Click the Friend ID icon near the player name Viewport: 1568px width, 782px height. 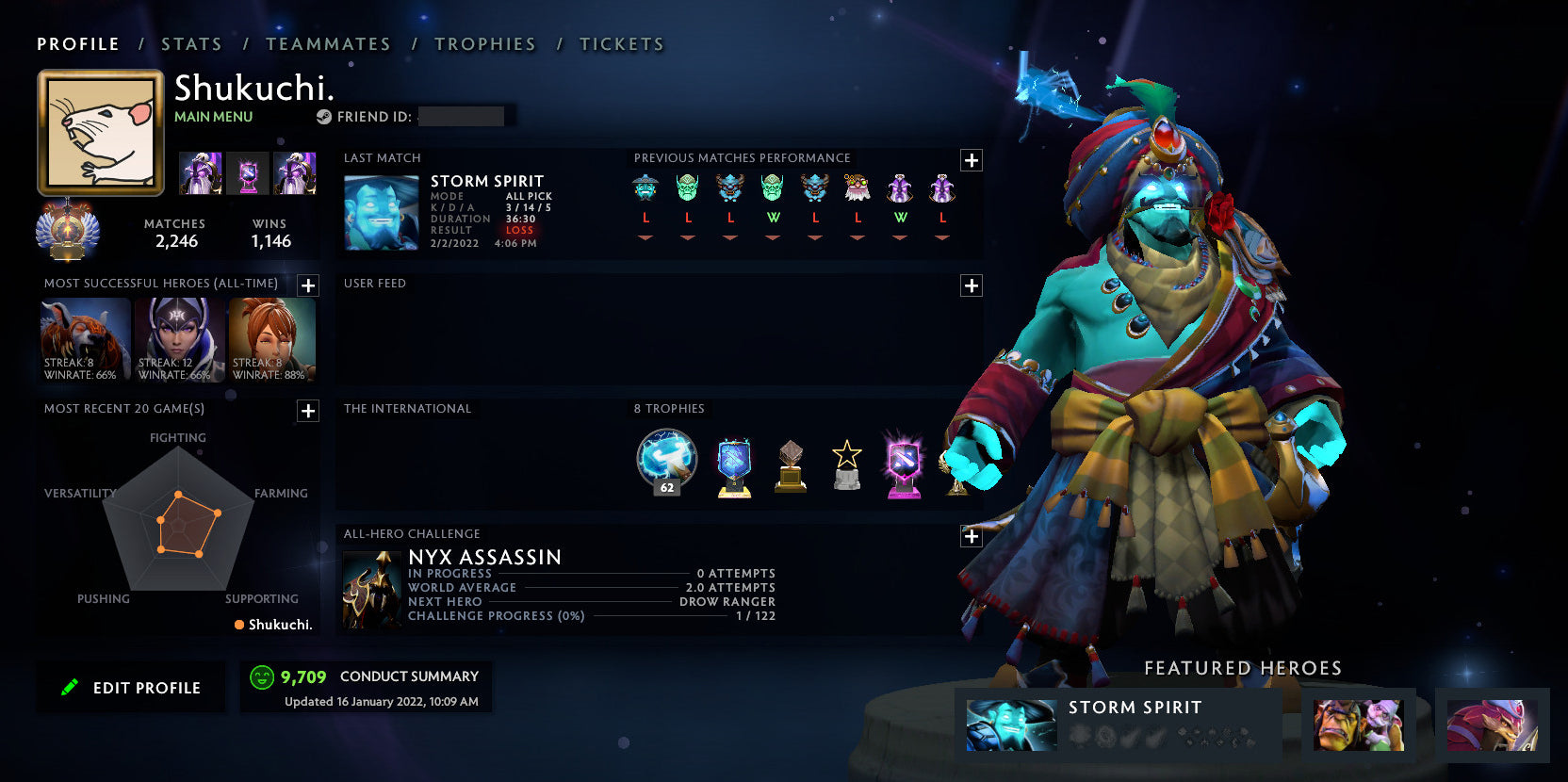[325, 116]
